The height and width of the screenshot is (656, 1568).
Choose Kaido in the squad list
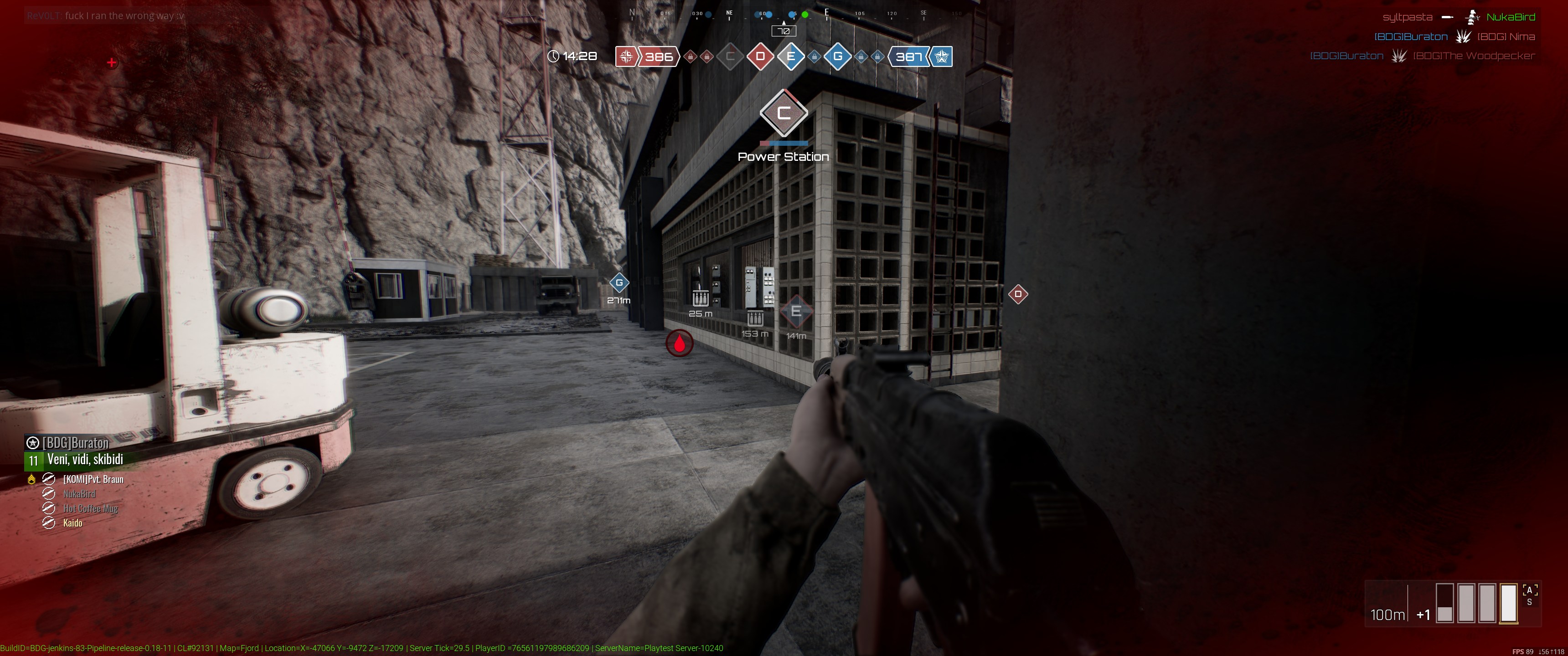coord(72,523)
